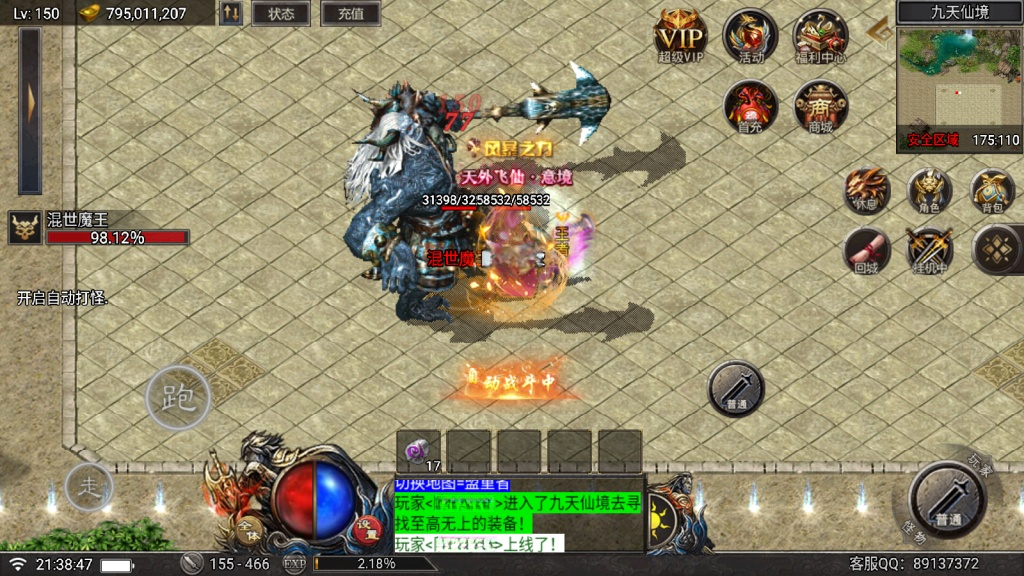Tap the large 普通 attack button

(947, 499)
